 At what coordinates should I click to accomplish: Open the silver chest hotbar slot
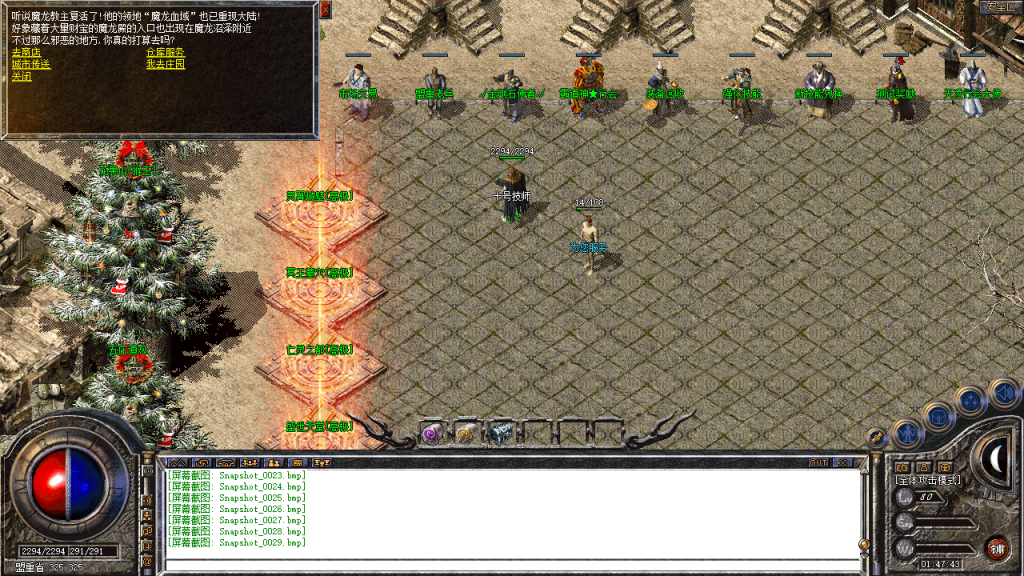click(x=499, y=433)
